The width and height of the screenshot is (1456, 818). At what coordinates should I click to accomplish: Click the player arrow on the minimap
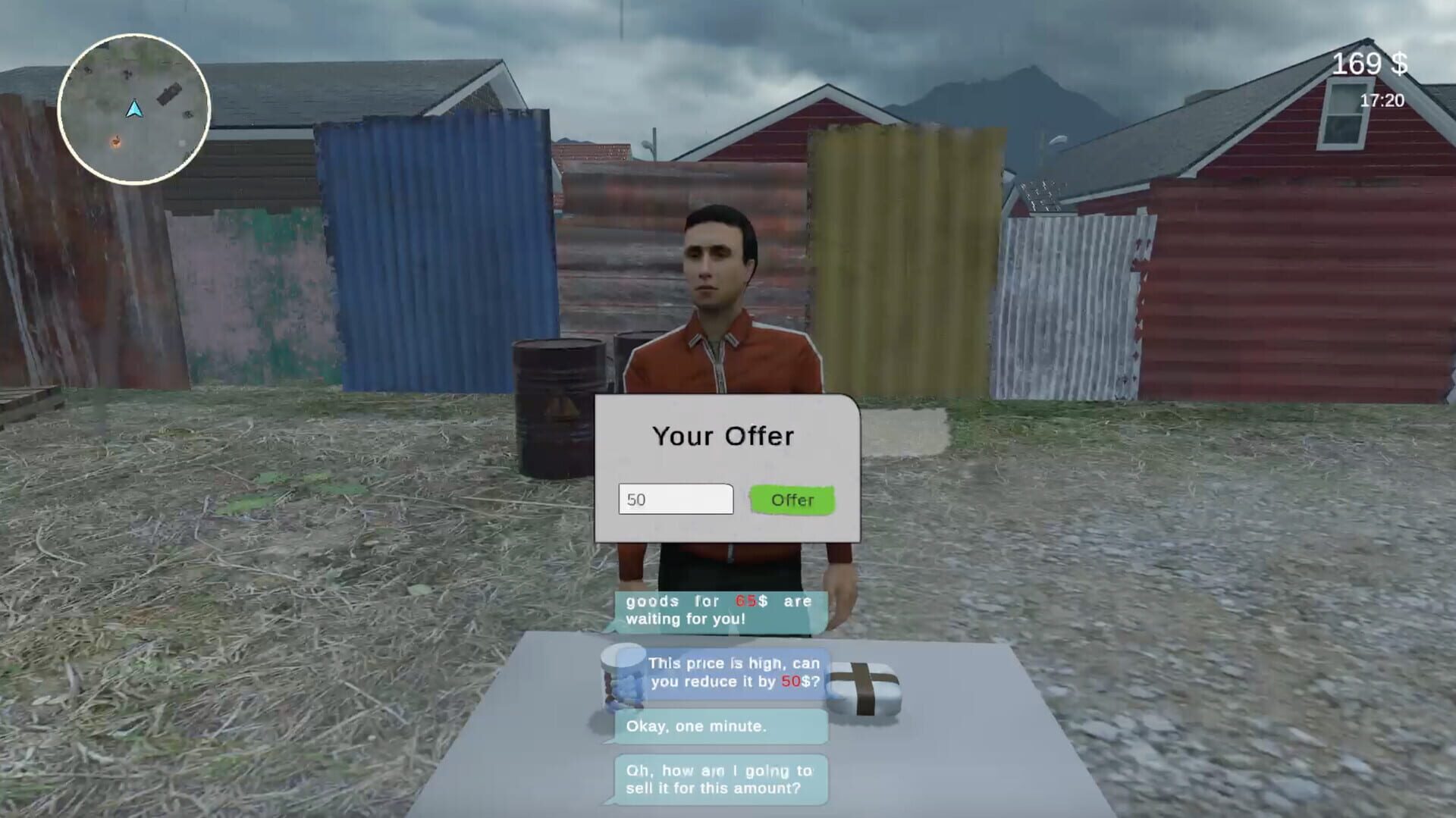point(134,109)
